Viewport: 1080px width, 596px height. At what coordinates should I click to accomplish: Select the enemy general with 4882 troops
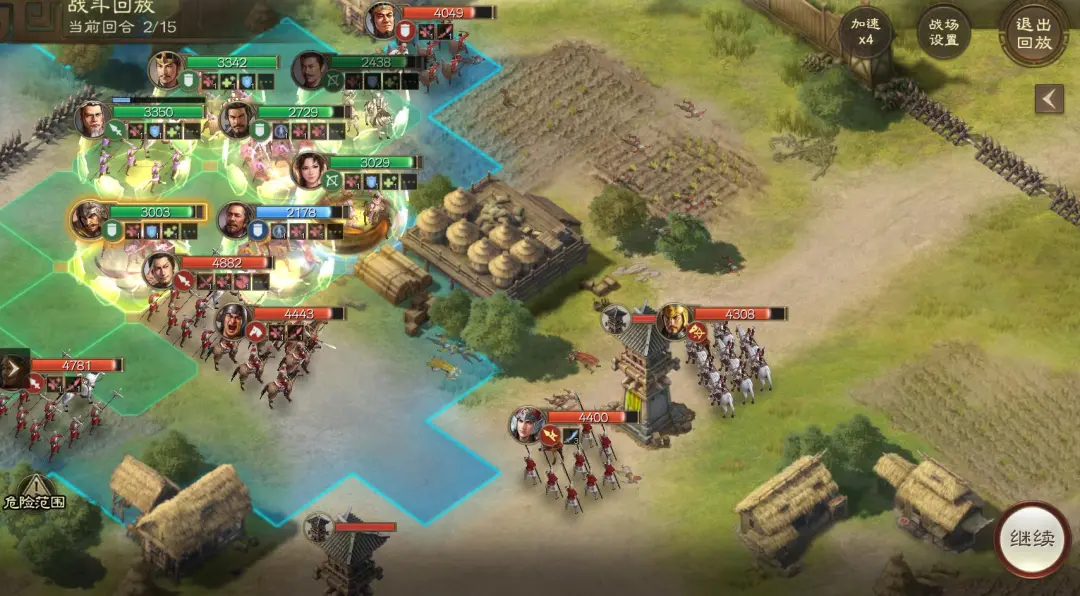coord(161,269)
